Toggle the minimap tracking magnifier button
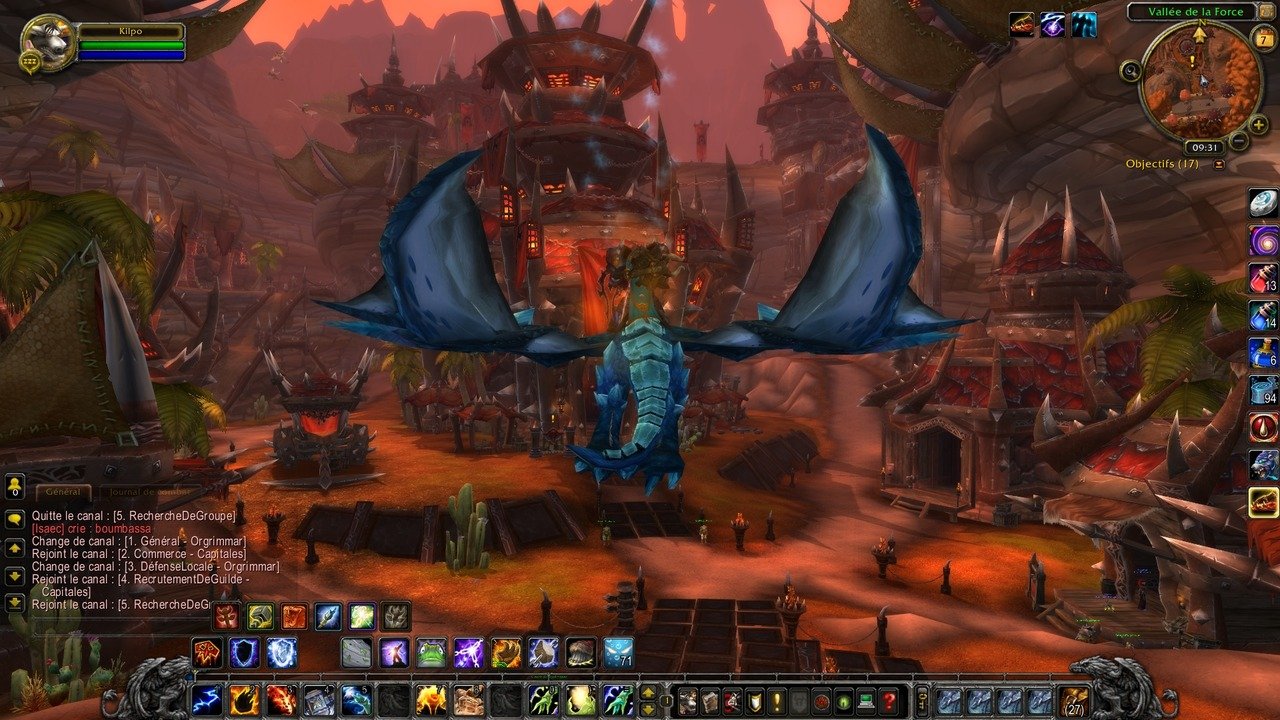This screenshot has width=1280, height=720. pos(1131,70)
